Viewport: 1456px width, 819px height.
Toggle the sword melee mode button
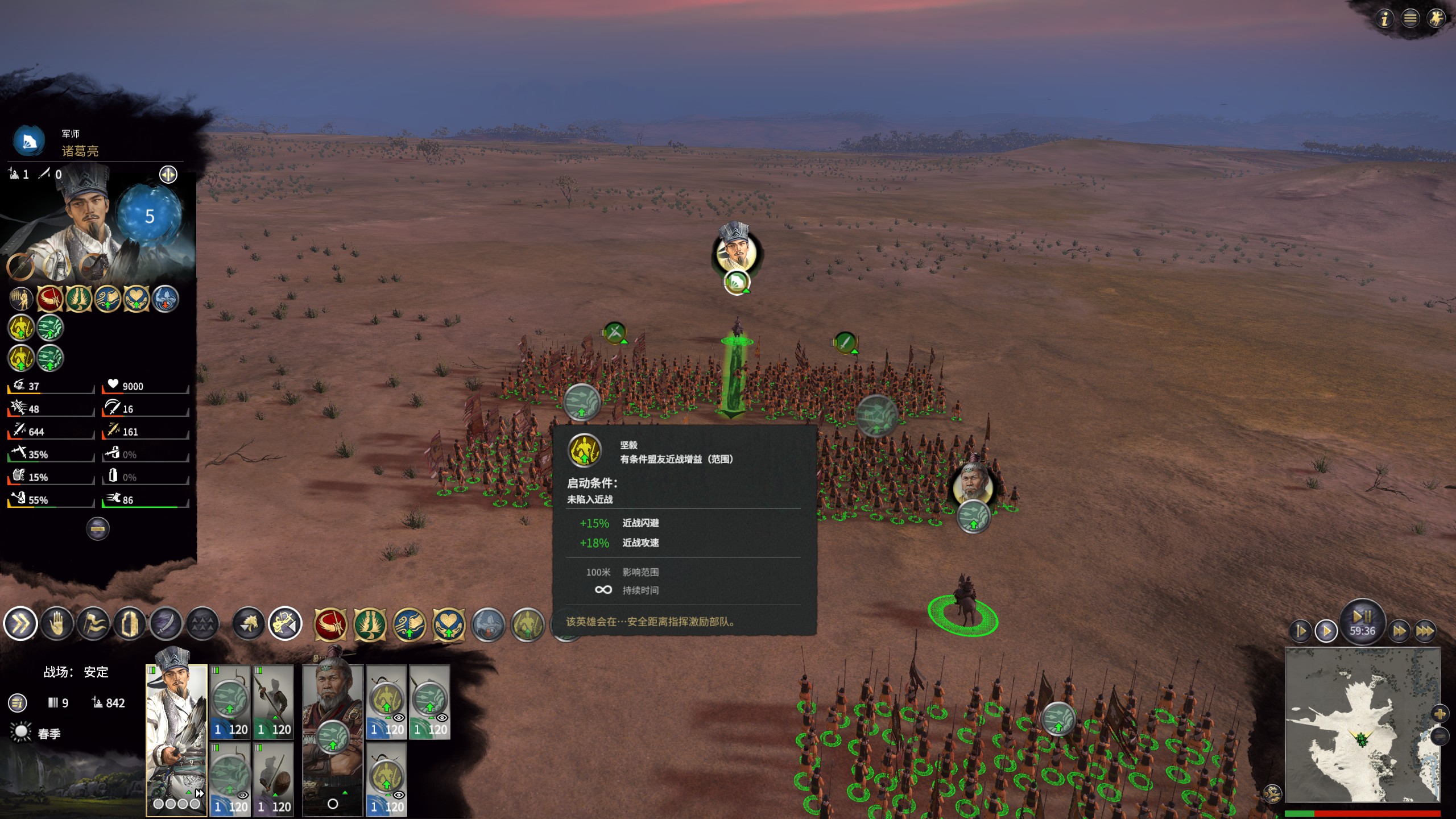pyautogui.click(x=166, y=624)
